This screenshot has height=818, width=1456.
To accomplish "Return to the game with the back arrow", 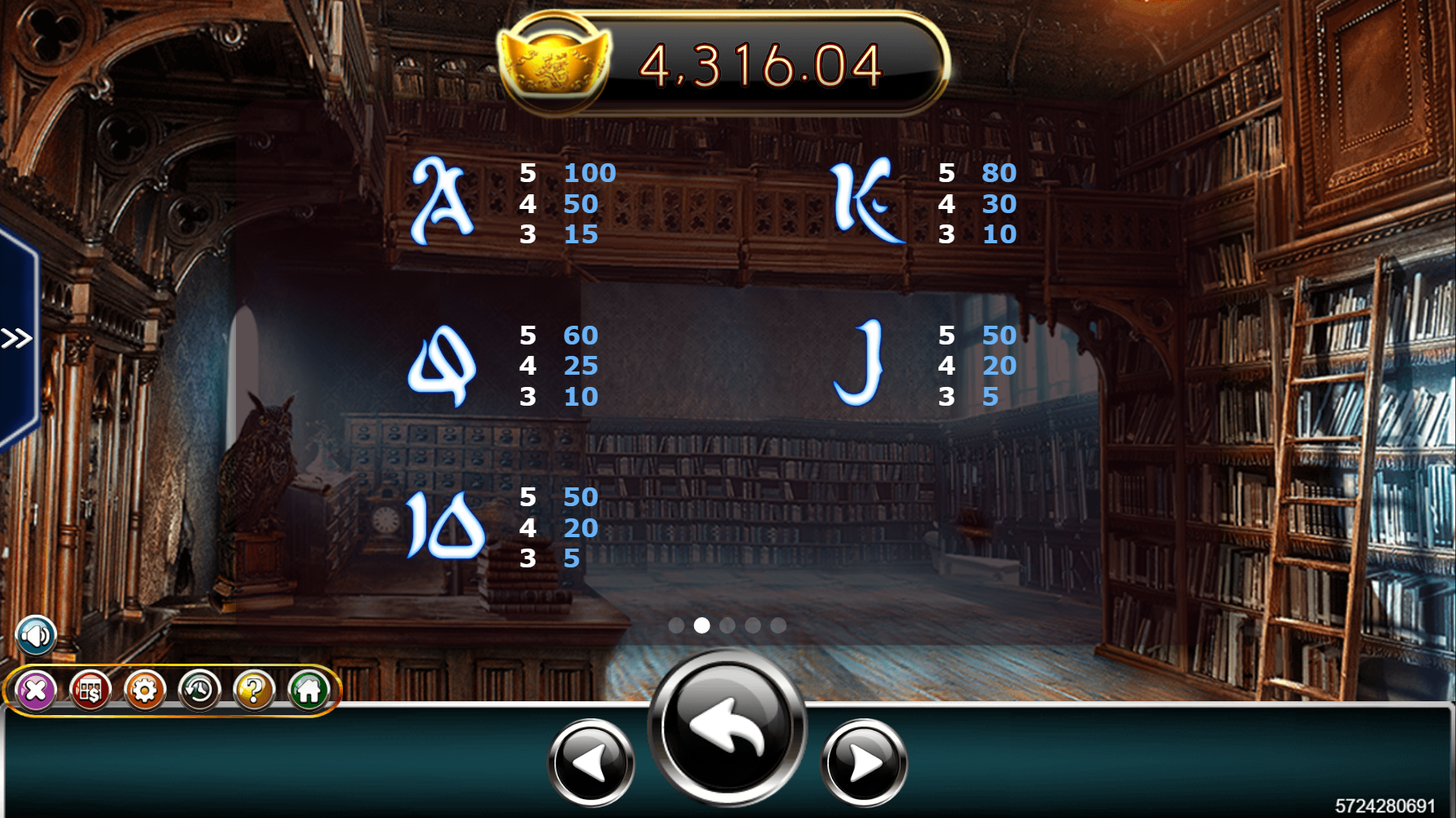I will (x=727, y=727).
